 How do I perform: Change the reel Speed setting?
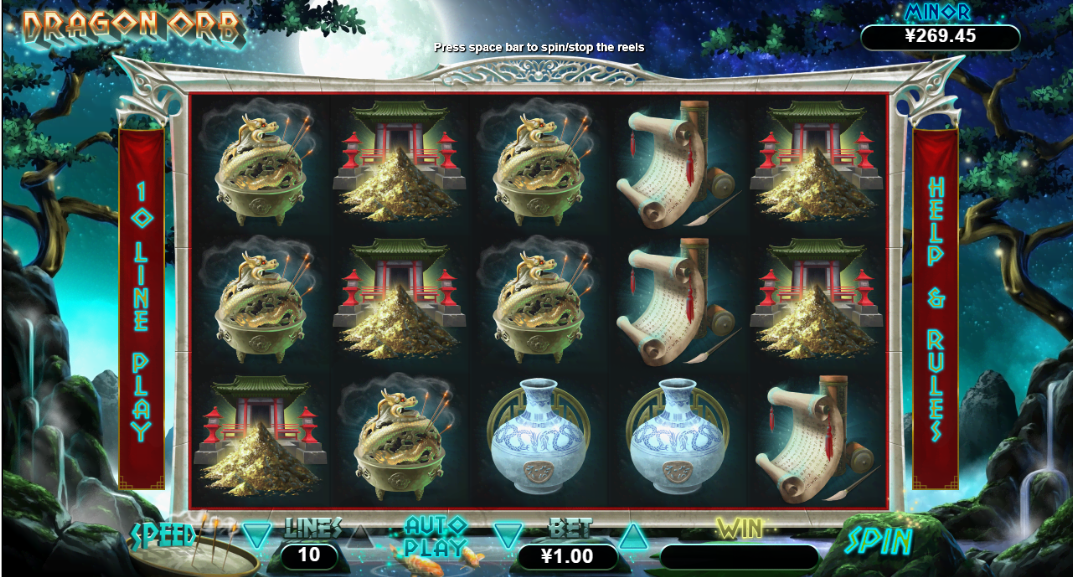(x=163, y=534)
